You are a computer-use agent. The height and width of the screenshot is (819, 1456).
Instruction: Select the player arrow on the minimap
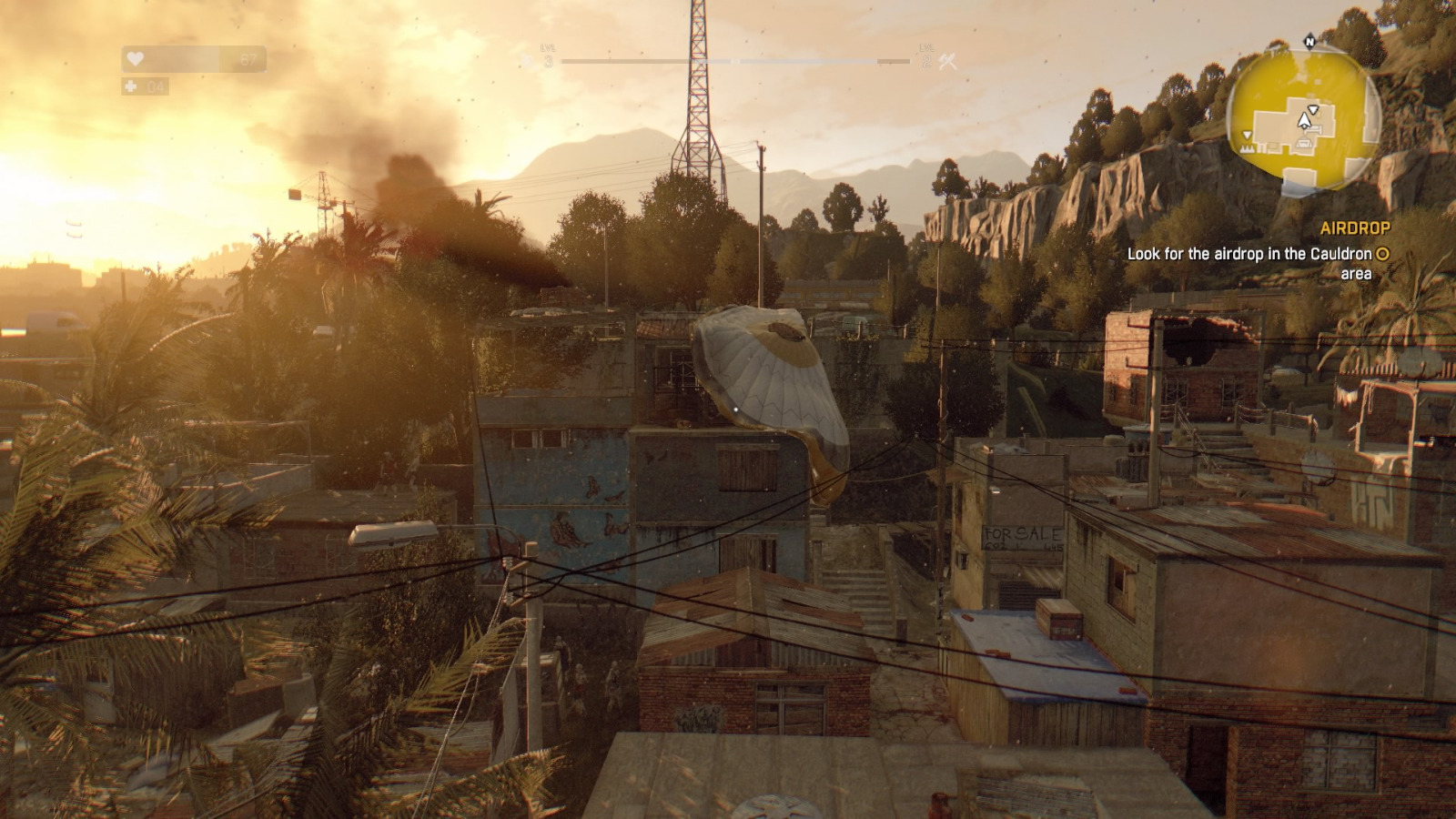pos(1303,119)
